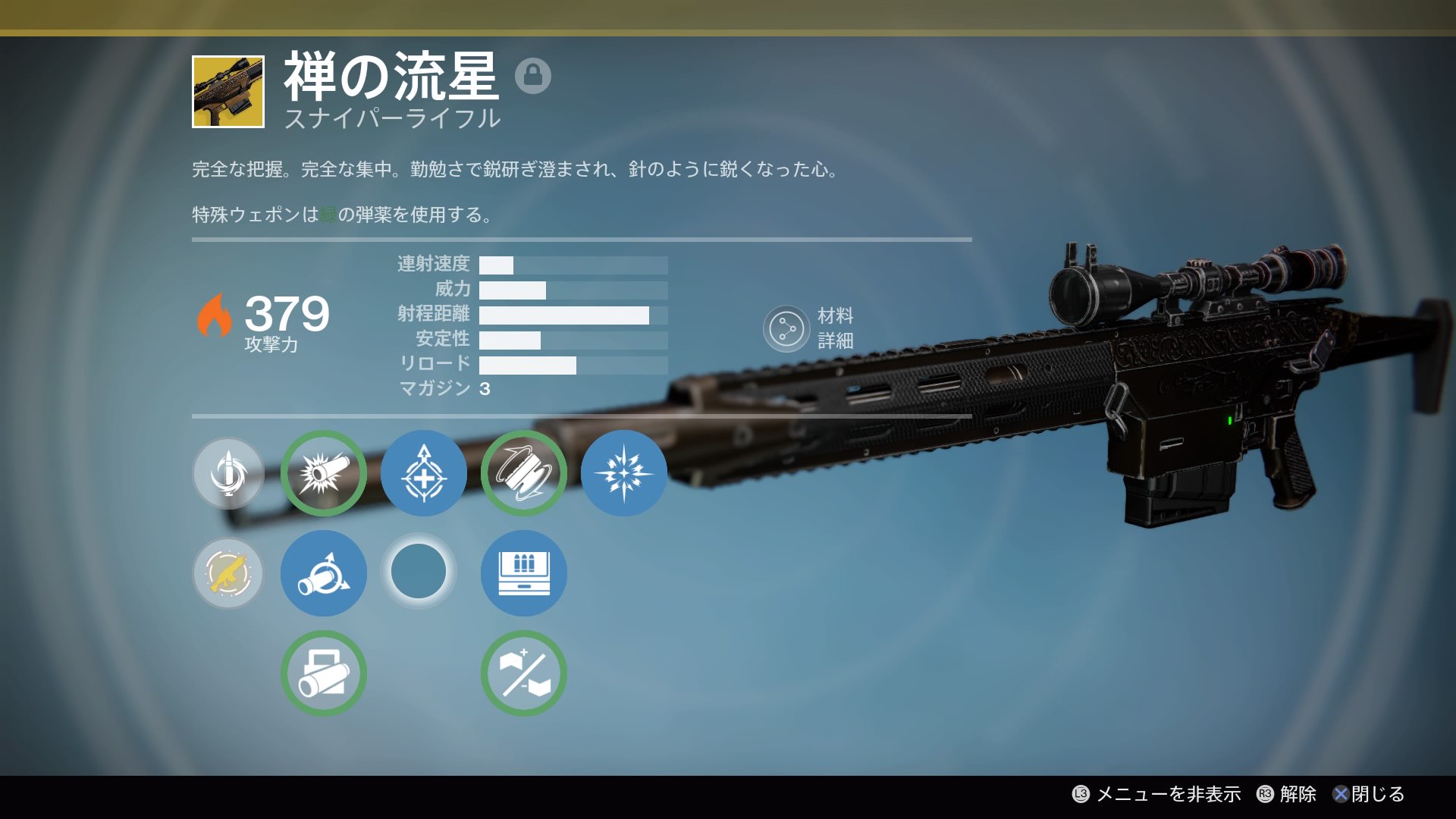Open the material details node

786,329
